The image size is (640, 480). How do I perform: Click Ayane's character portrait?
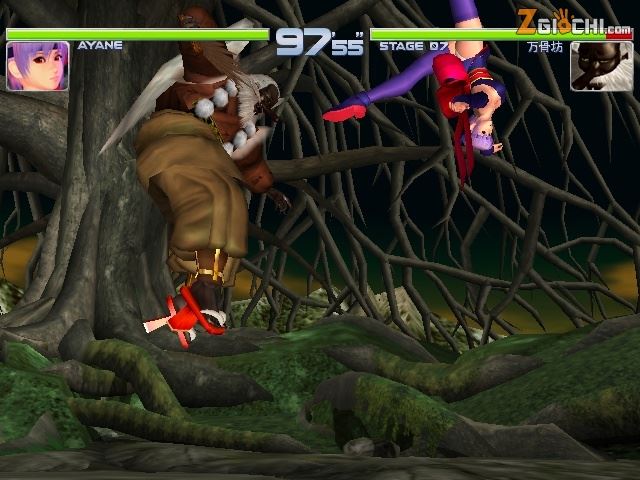37,66
